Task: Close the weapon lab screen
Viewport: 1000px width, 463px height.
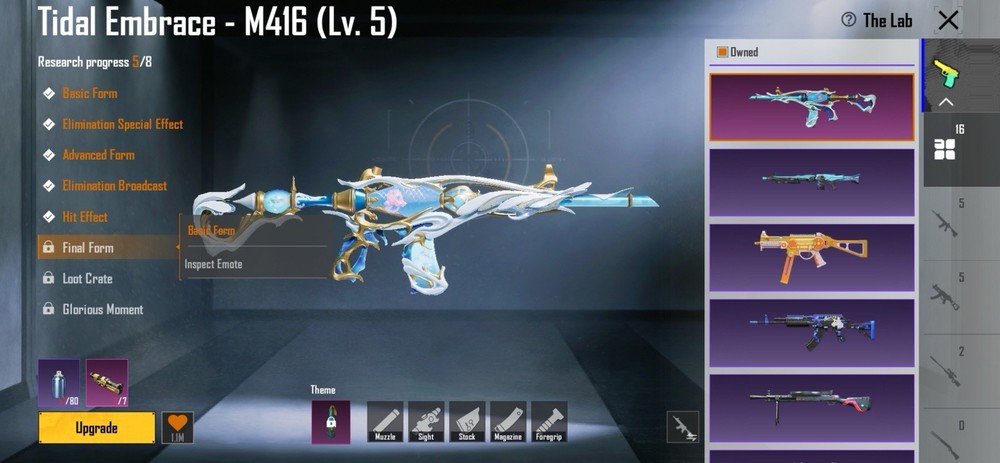Action: [x=948, y=20]
